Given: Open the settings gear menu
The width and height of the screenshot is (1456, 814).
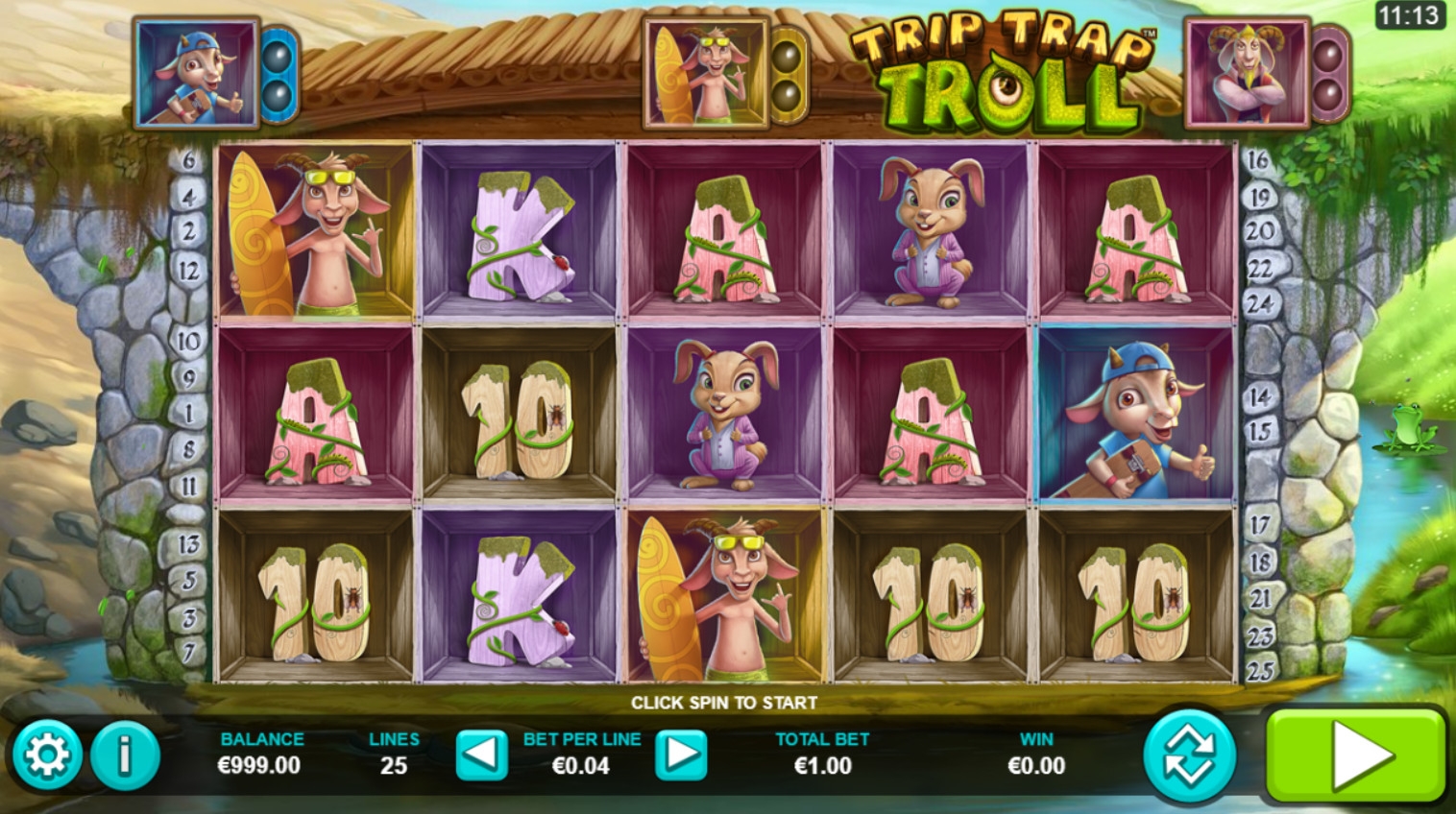Looking at the screenshot, I should [45, 754].
